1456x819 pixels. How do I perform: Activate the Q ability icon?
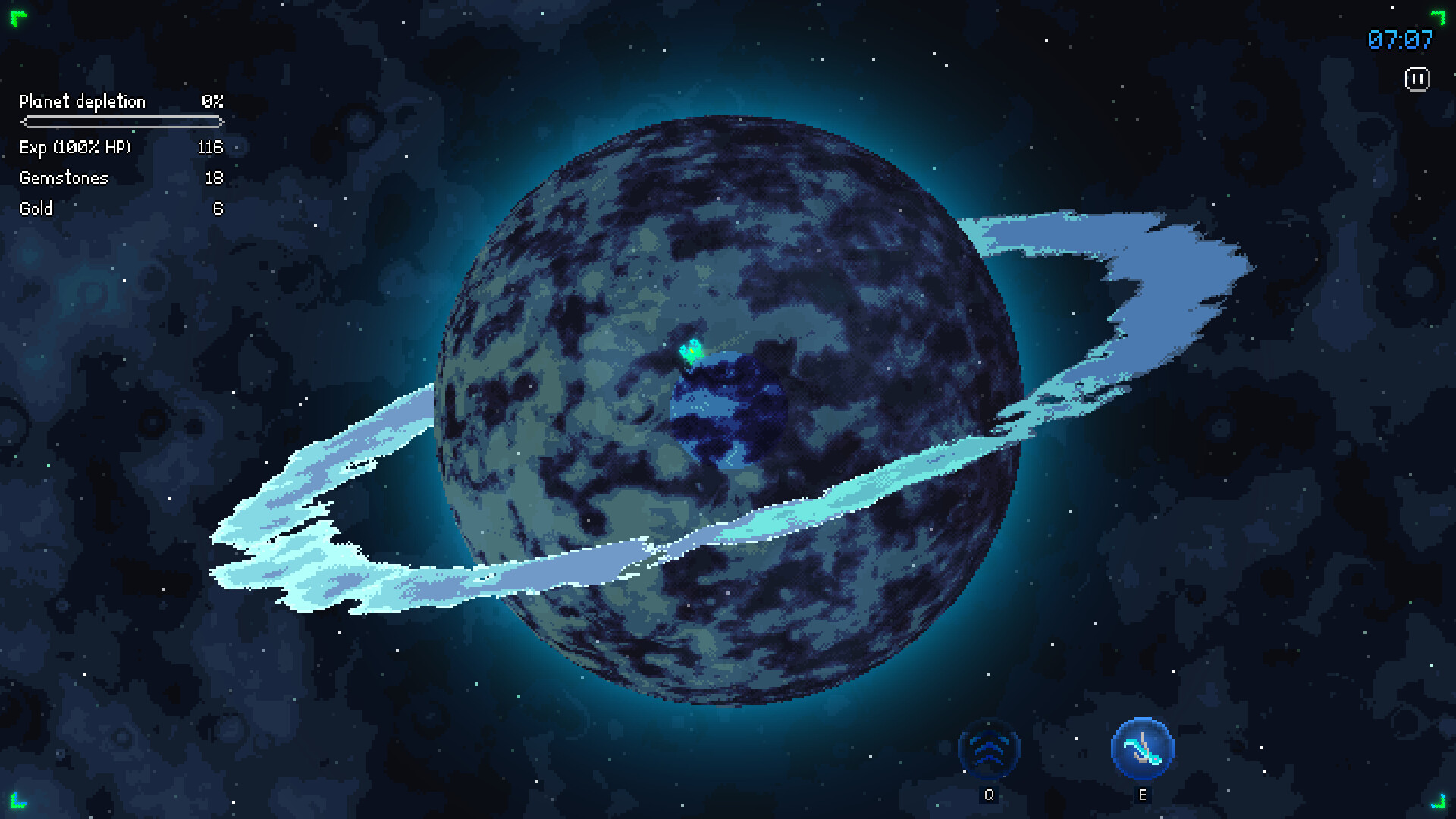click(990, 748)
